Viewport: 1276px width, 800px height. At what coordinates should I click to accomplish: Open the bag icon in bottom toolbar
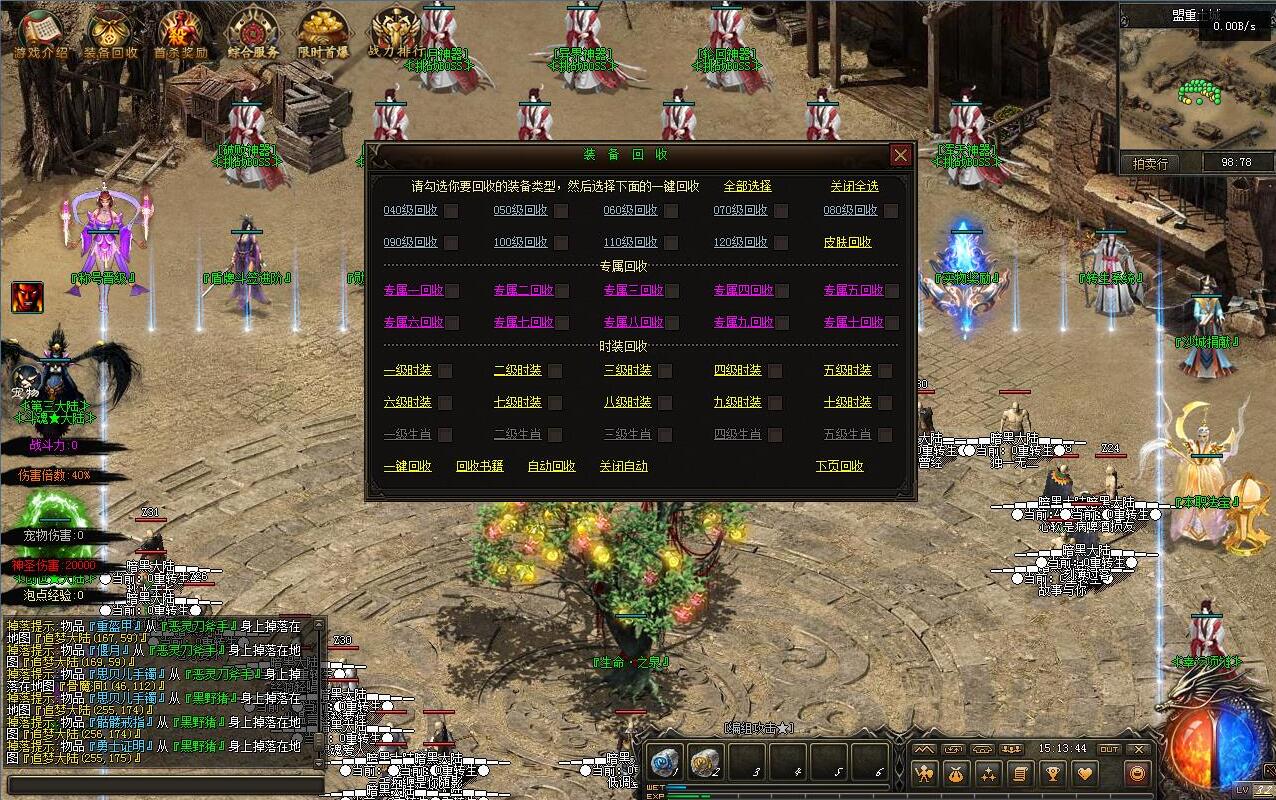coord(955,773)
